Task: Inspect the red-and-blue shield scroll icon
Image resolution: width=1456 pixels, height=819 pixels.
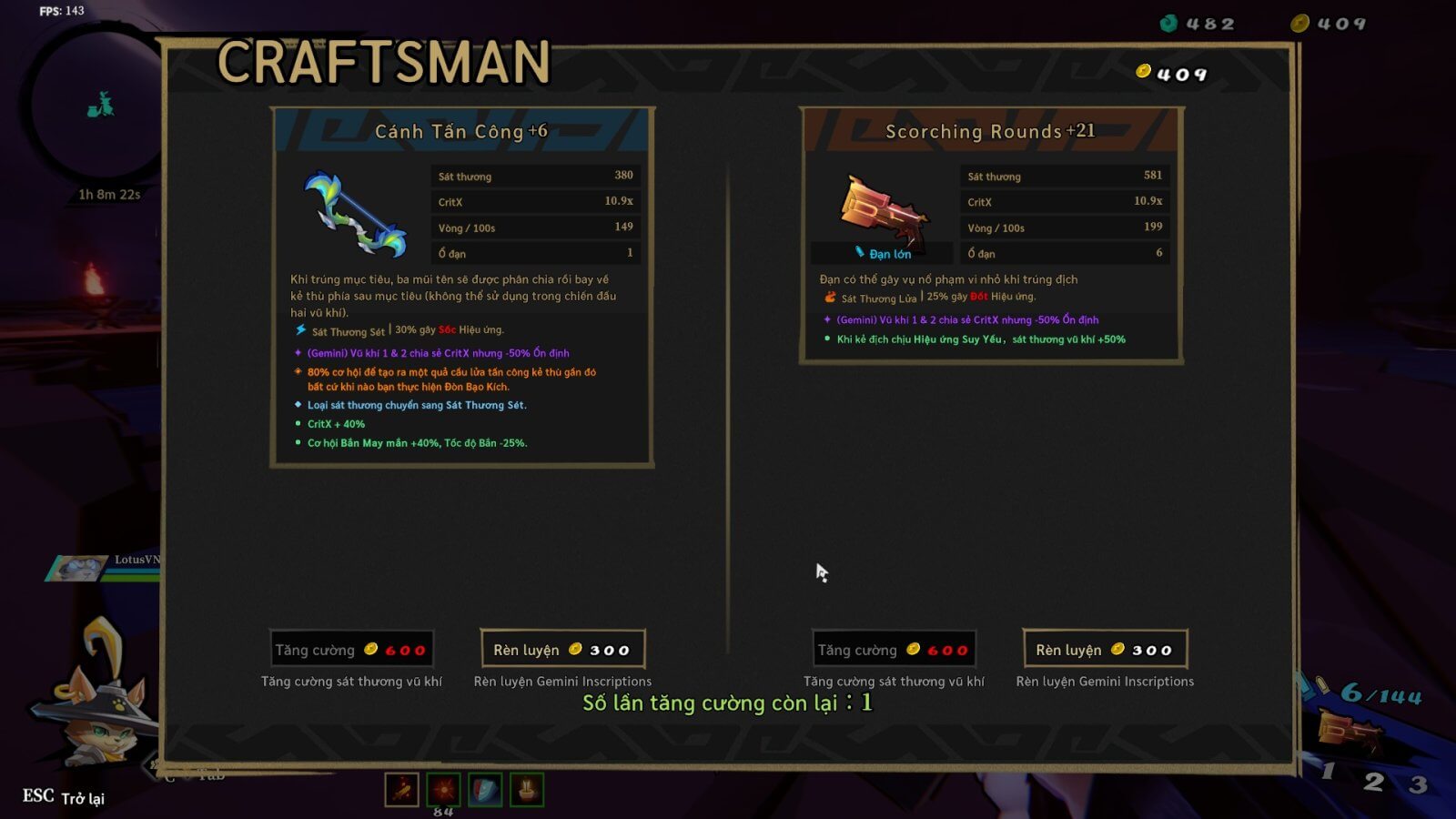Action: [x=485, y=790]
